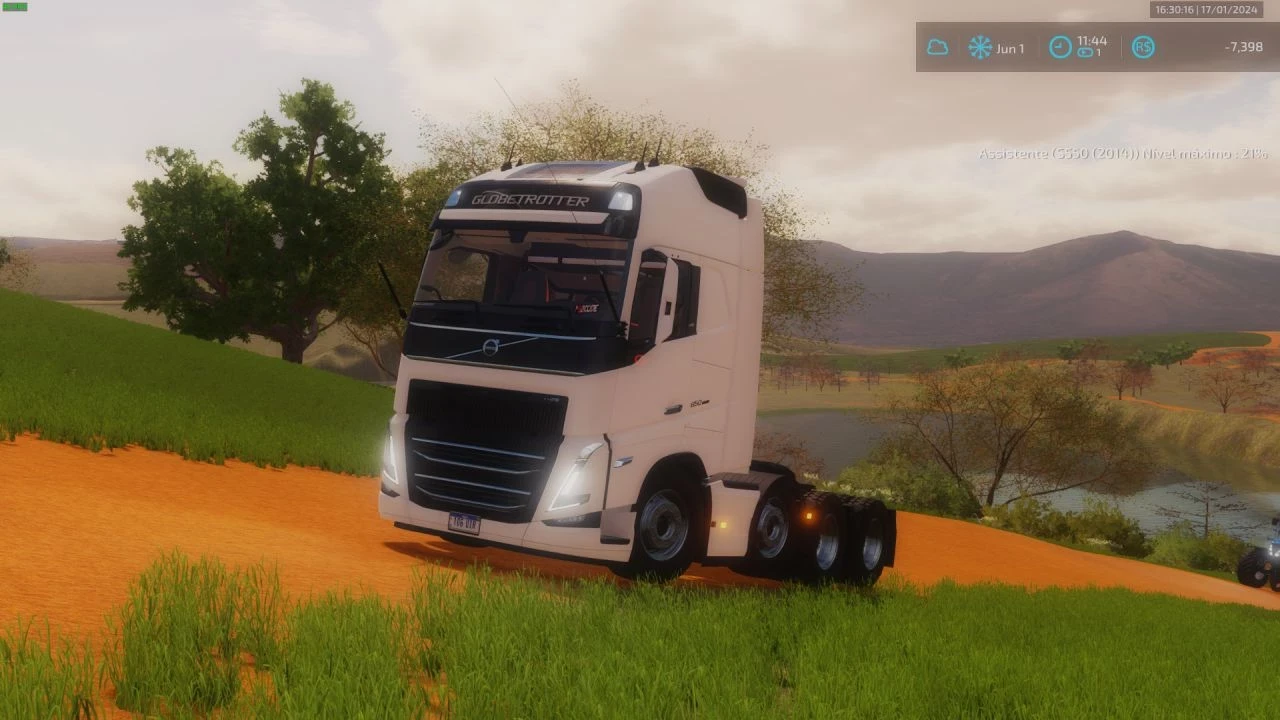Click the 11:44 game time display
This screenshot has width=1280, height=720.
click(1092, 42)
